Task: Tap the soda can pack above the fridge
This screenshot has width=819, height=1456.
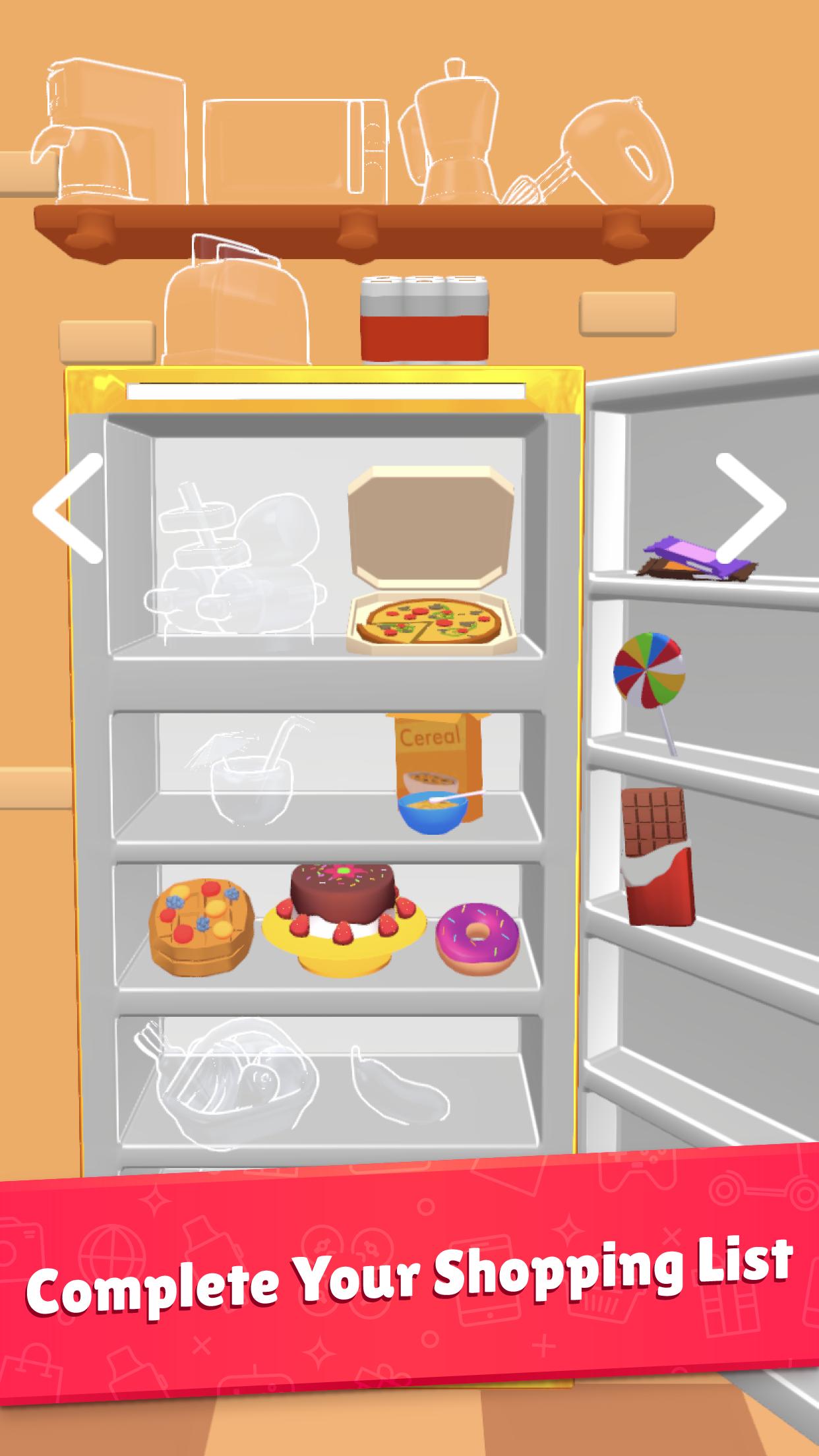Action: (x=425, y=318)
